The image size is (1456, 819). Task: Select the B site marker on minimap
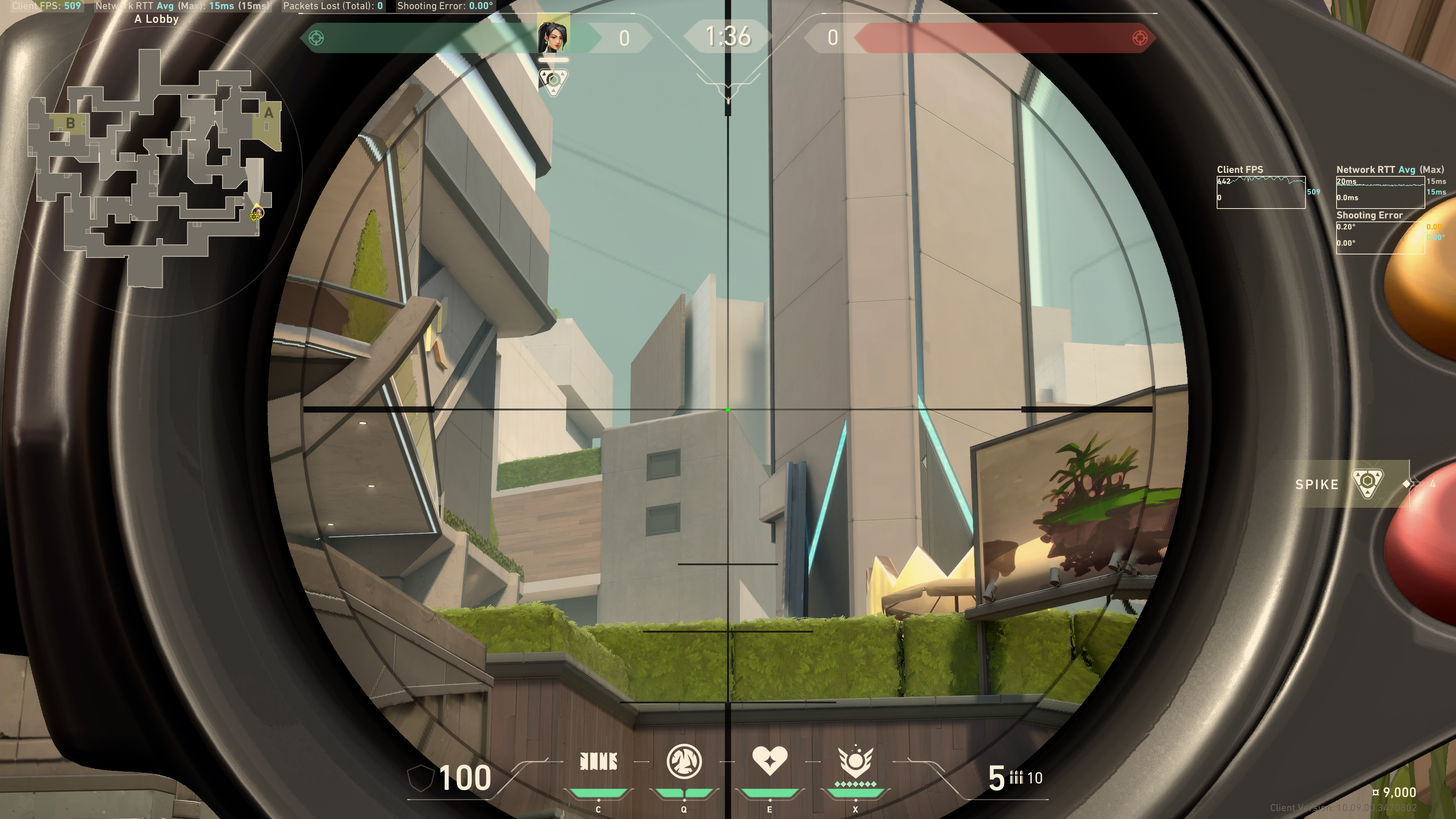tap(70, 122)
